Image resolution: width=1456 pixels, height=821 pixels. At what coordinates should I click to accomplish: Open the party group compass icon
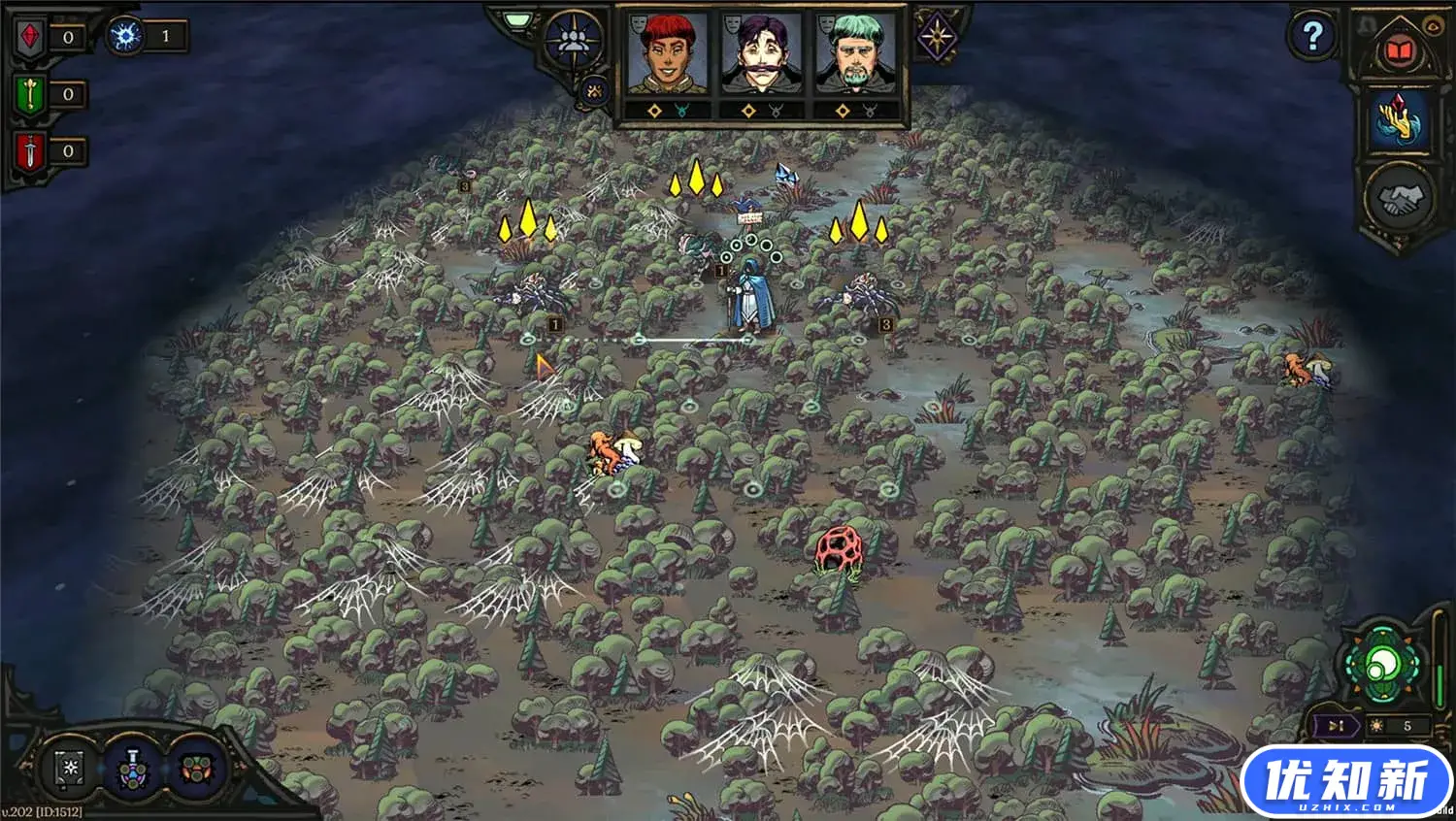573,40
